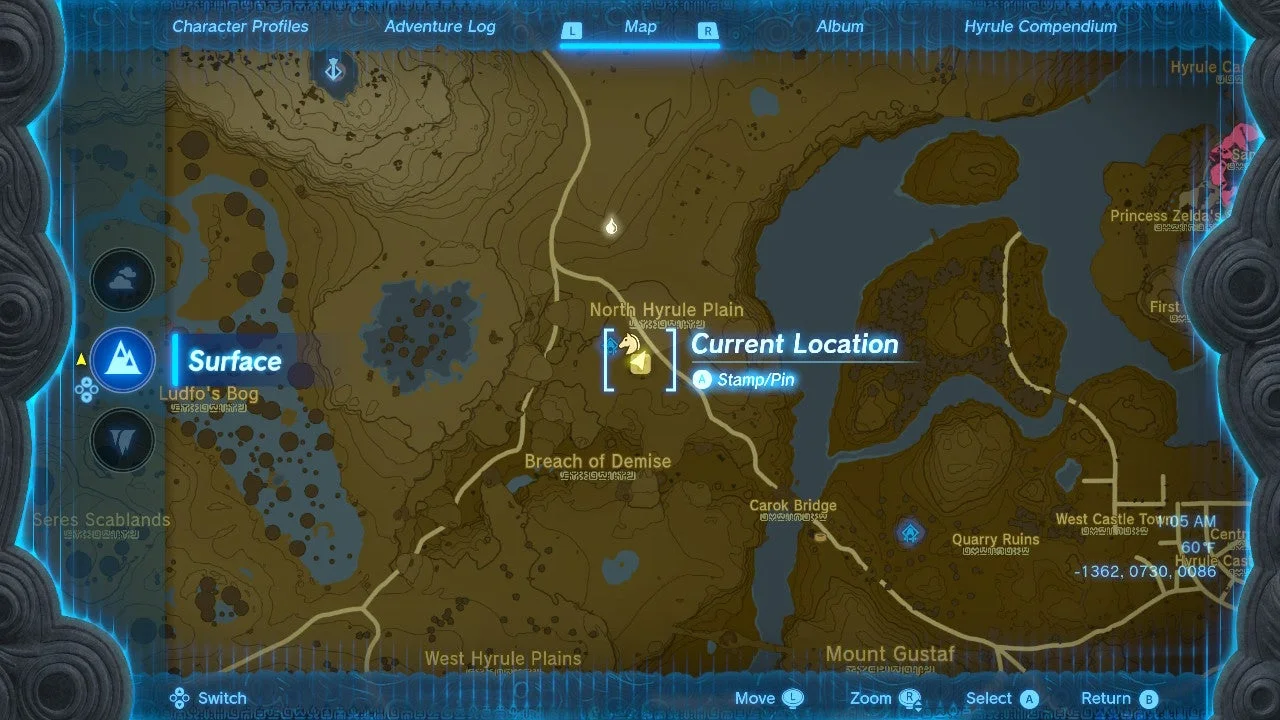Click the shrine marker at the map's top left
The height and width of the screenshot is (720, 1280).
pyautogui.click(x=336, y=70)
